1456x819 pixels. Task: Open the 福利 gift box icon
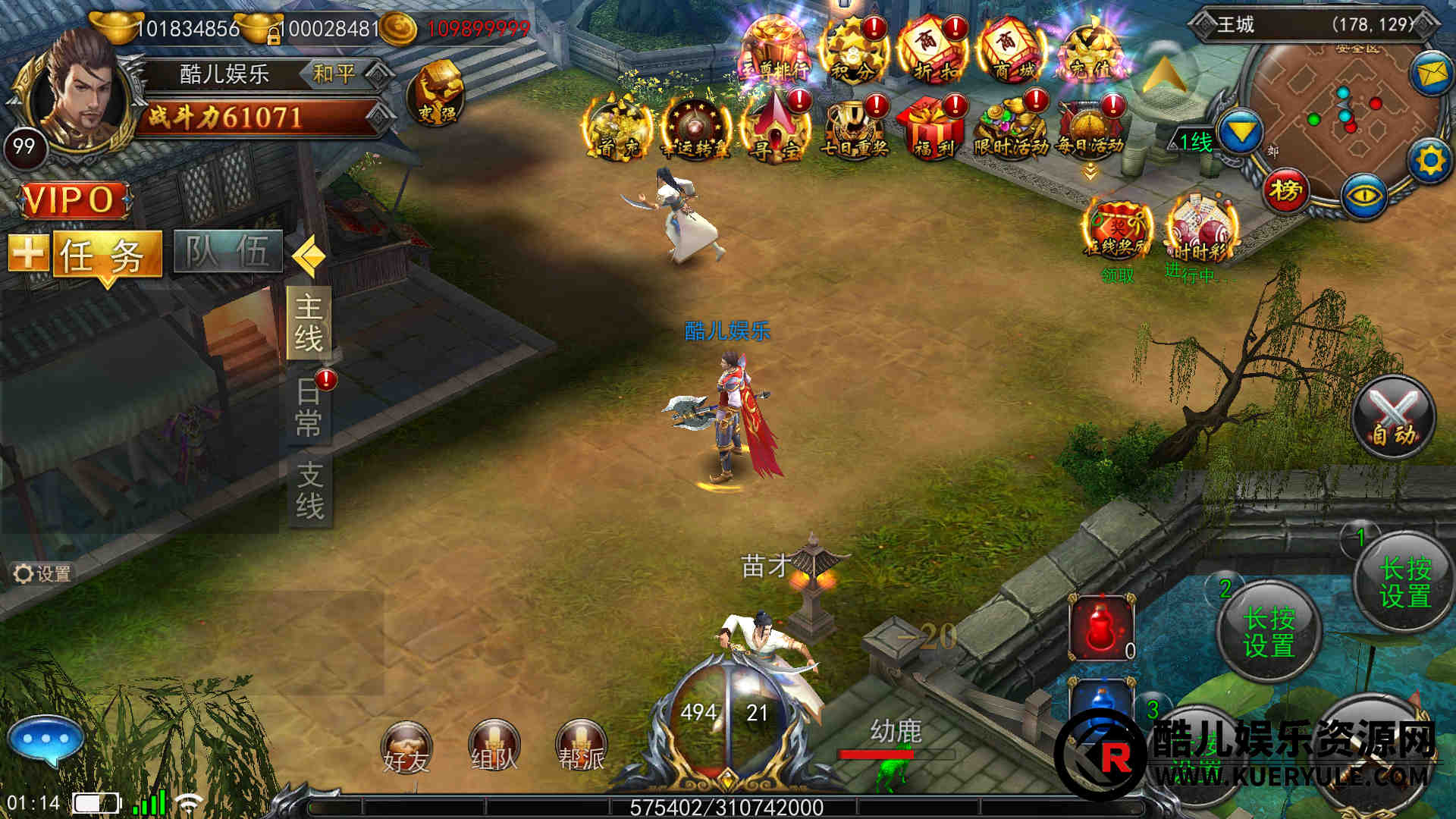coord(933,127)
